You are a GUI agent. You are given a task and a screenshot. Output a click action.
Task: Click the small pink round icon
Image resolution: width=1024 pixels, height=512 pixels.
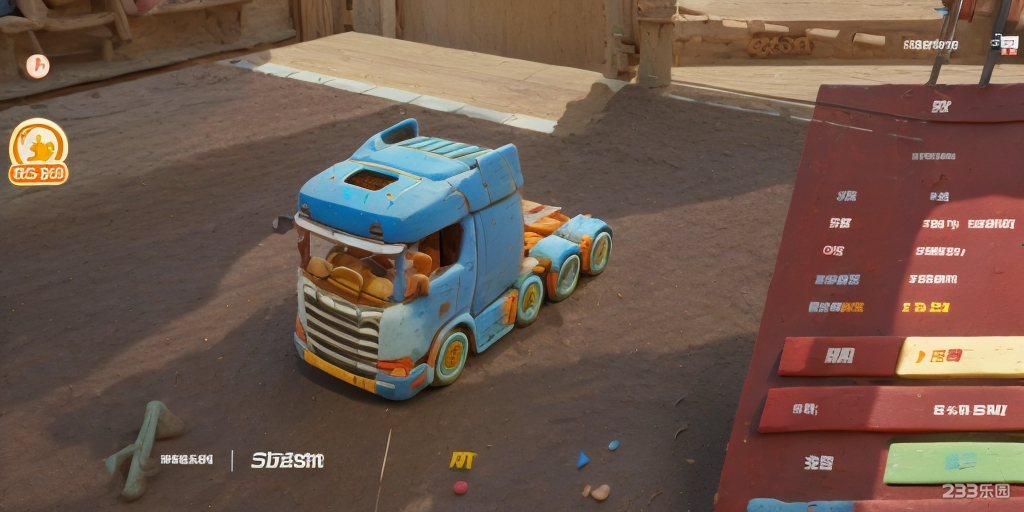coord(37,66)
